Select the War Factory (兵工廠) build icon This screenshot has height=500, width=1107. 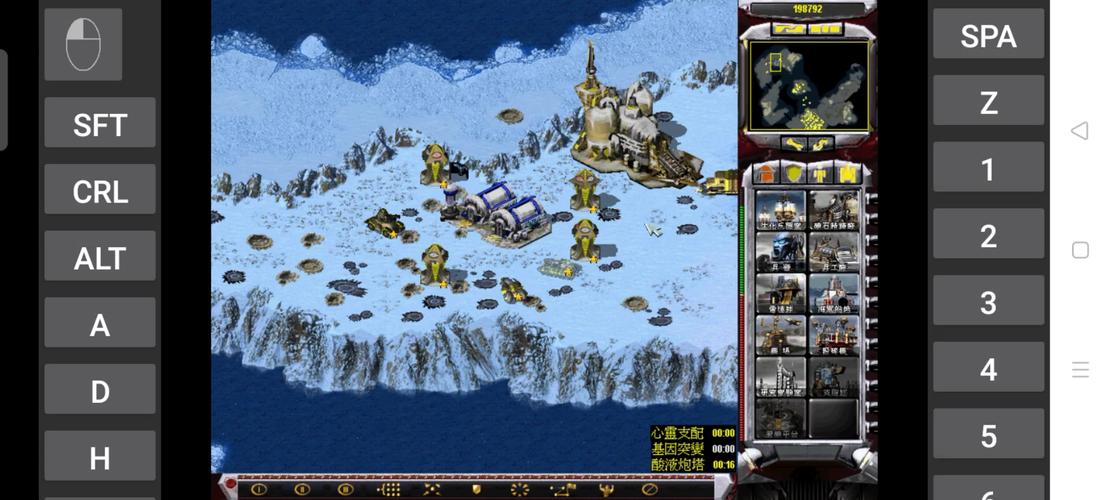click(834, 252)
